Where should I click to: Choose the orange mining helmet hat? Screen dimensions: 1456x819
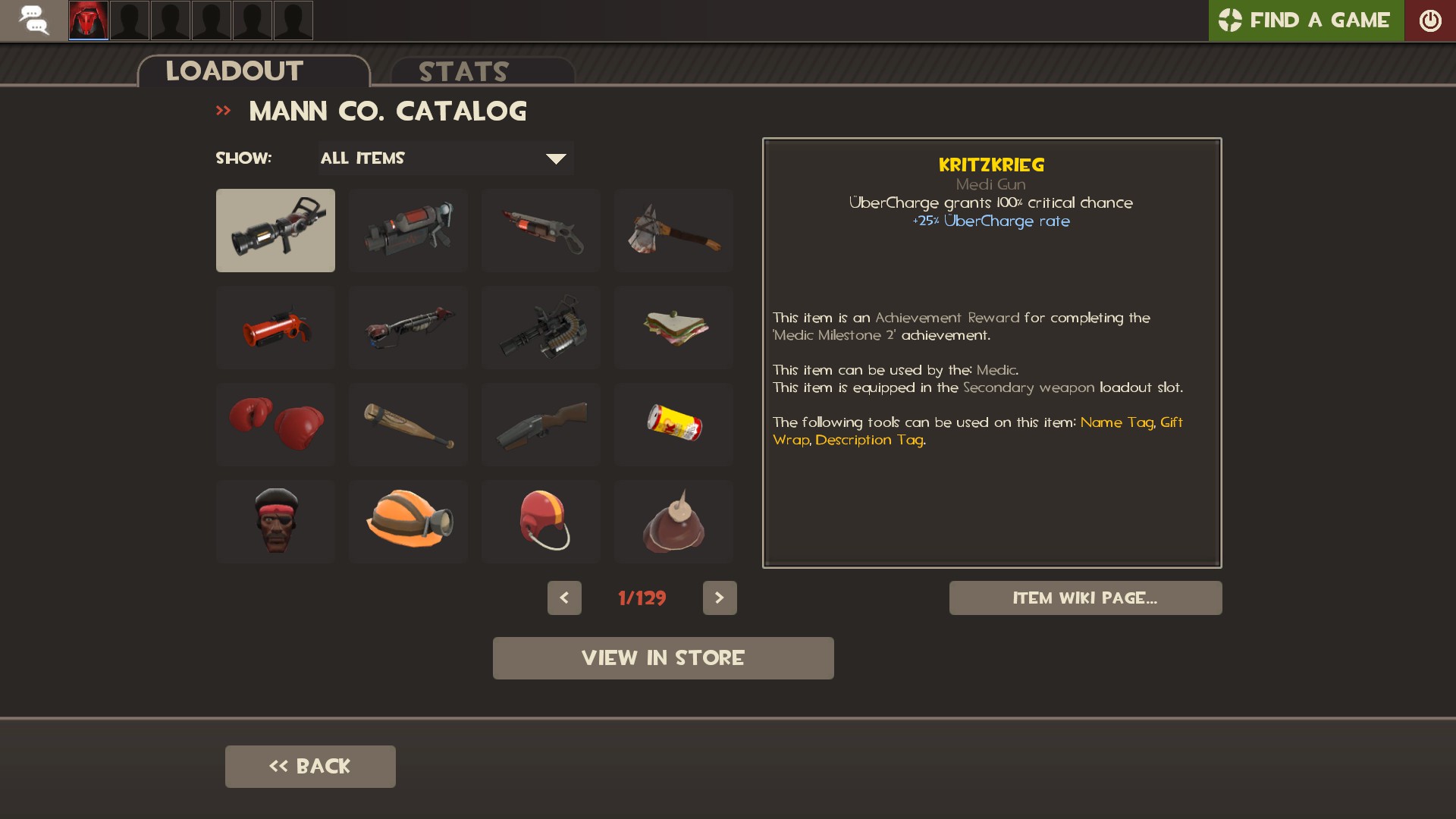tap(408, 521)
